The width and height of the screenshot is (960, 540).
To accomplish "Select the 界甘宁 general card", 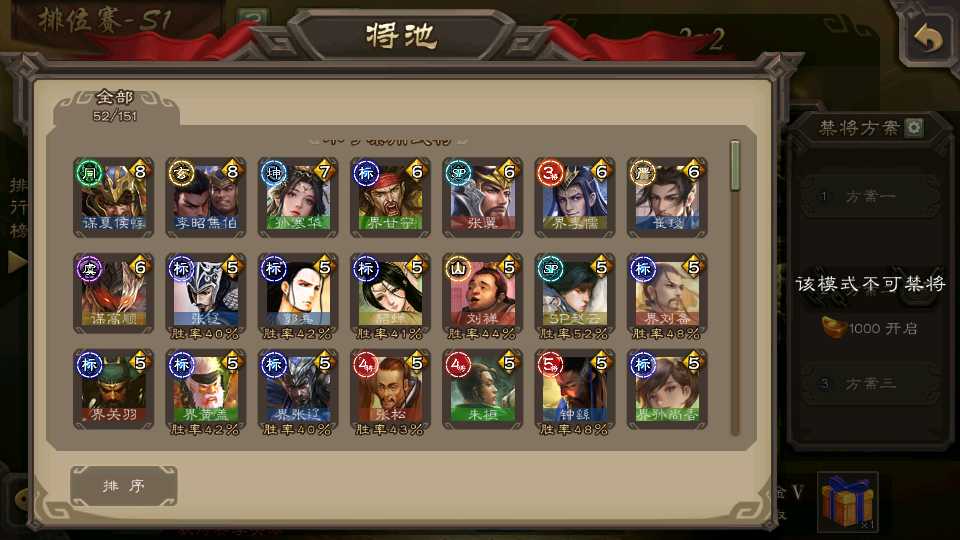I will tap(390, 196).
